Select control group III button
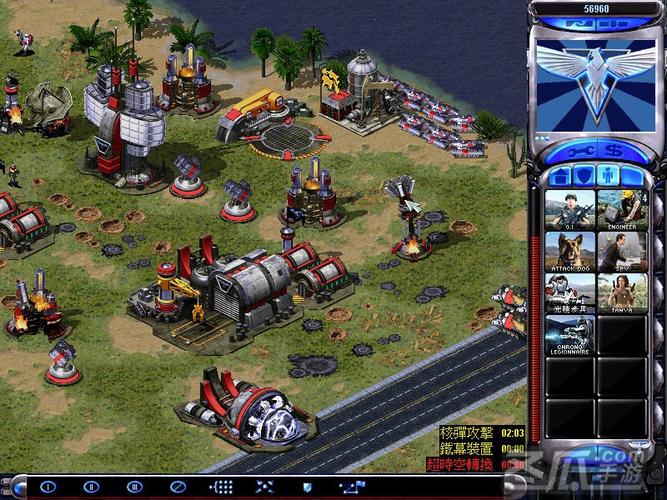The width and height of the screenshot is (667, 500). 135,487
